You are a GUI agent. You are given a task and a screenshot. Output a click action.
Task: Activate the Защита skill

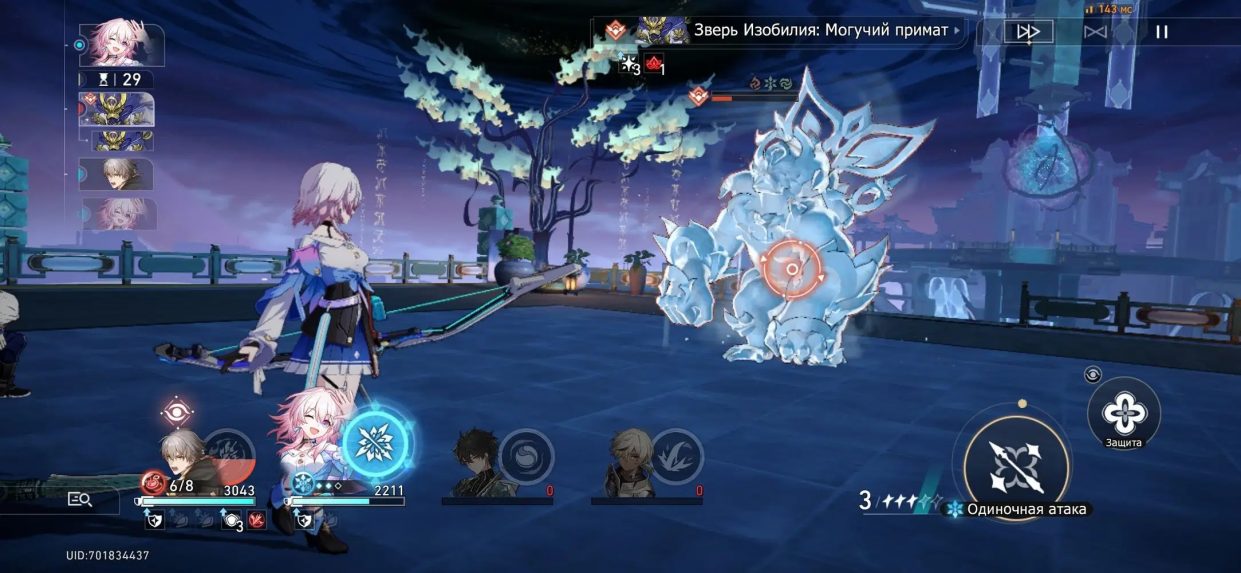pos(1124,411)
